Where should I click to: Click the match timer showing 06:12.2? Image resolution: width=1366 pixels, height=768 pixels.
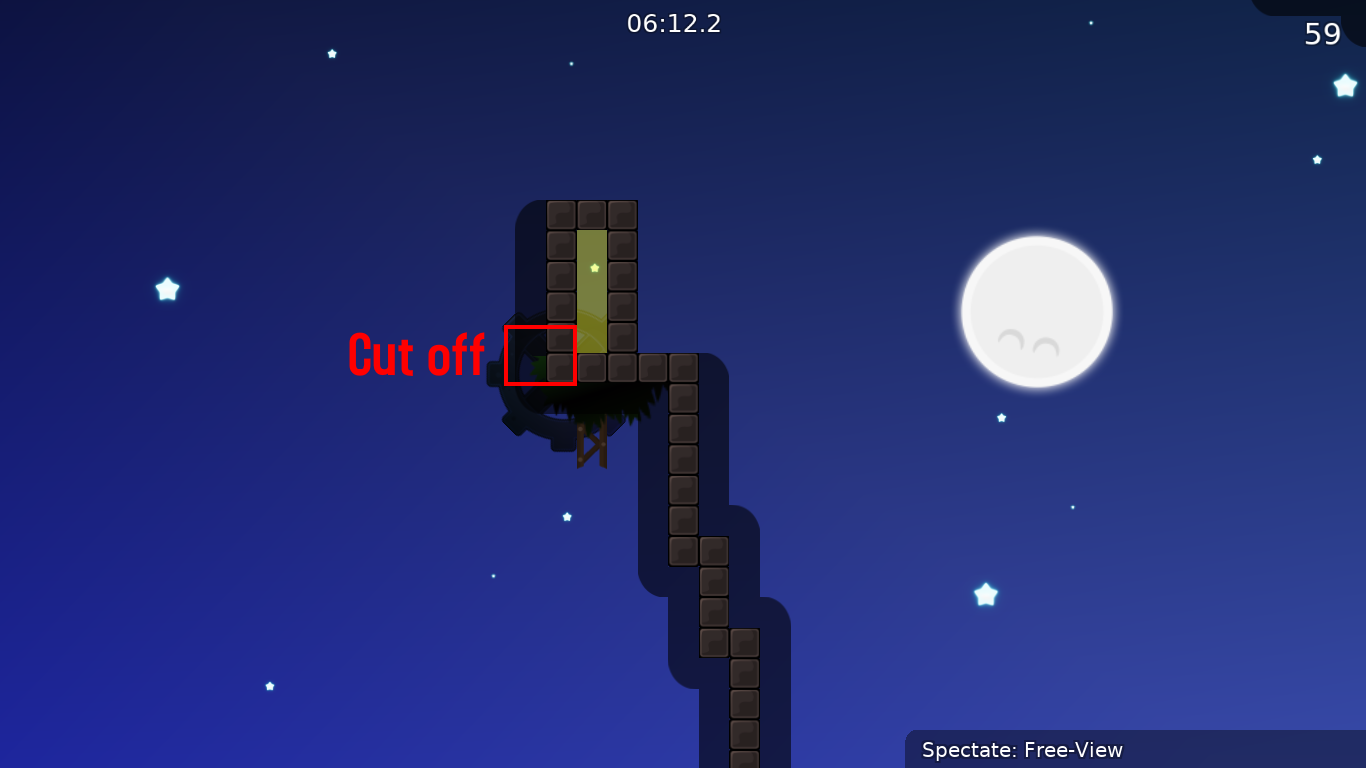675,24
